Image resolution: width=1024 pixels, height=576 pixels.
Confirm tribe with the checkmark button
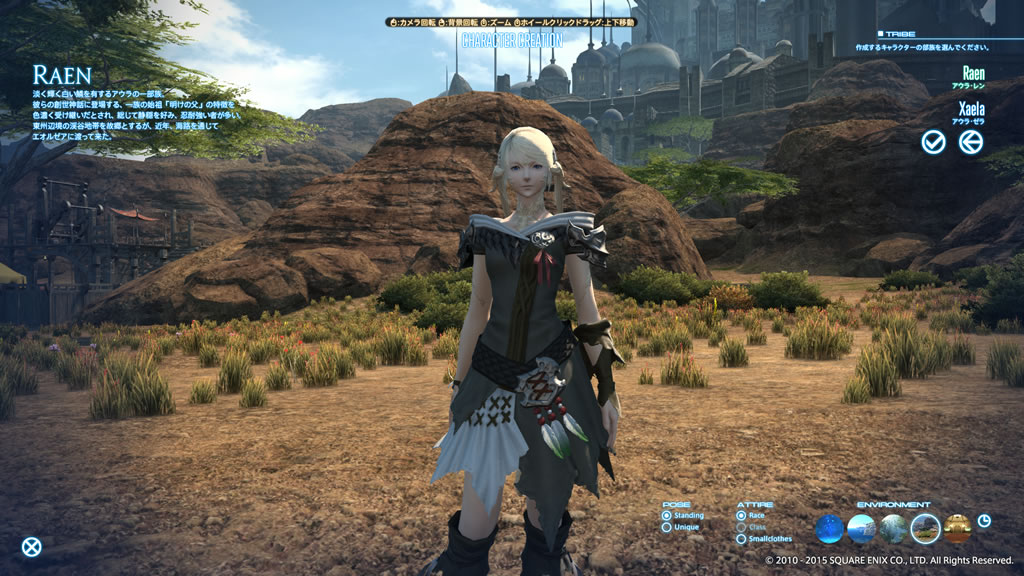pos(933,142)
